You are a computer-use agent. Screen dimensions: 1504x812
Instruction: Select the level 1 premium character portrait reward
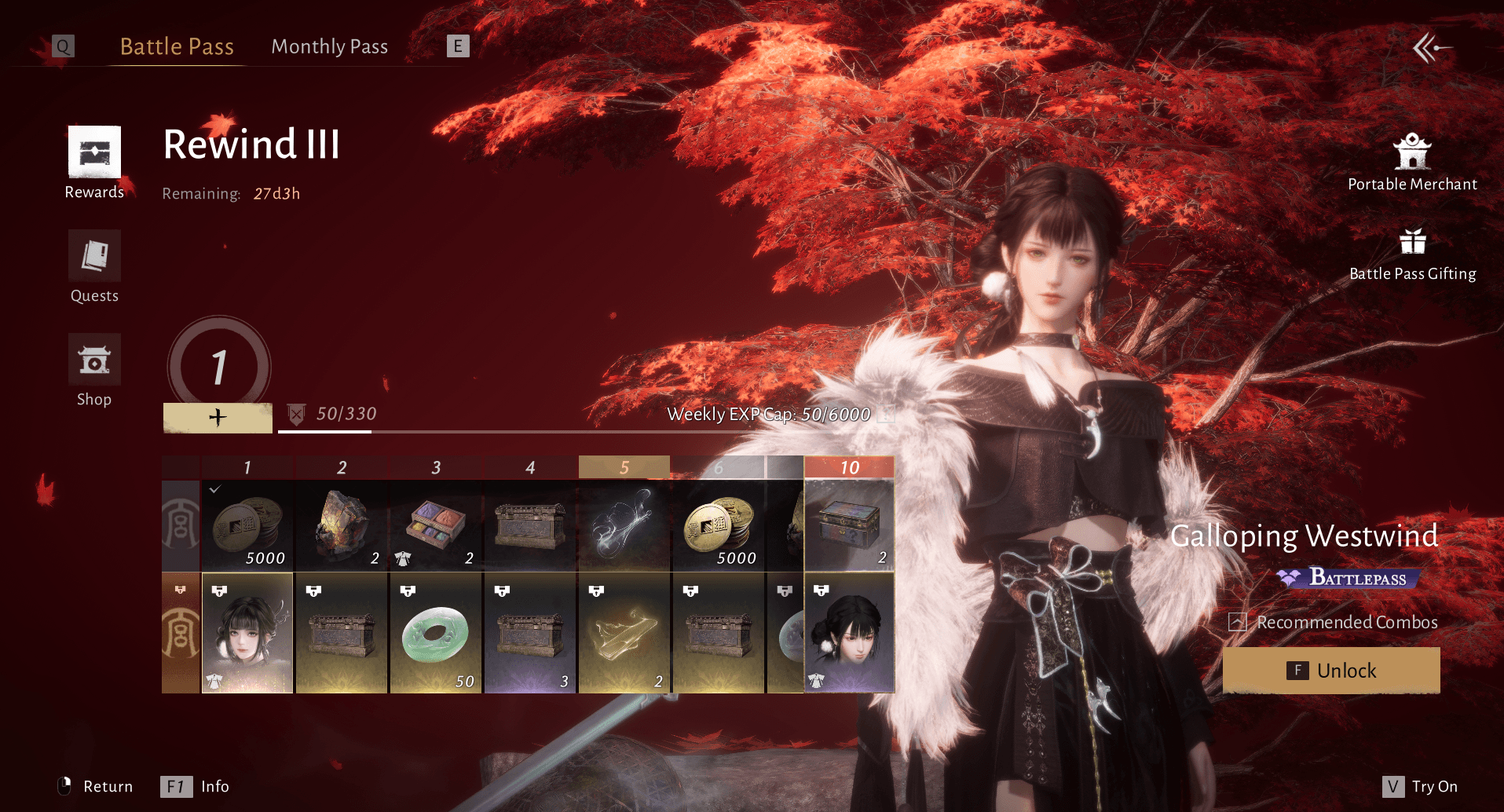coord(247,633)
